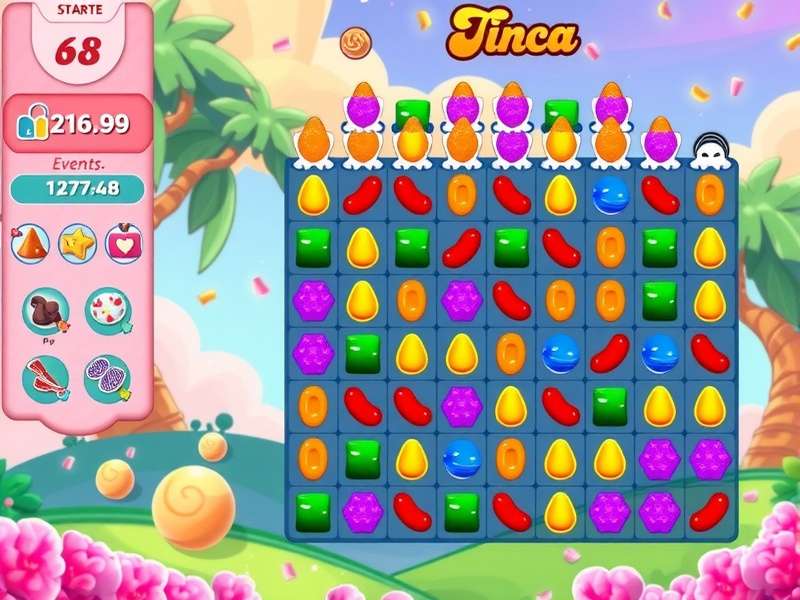Image resolution: width=800 pixels, height=600 pixels.
Task: Use the purple wrapped candies booster
Action: coord(107,379)
